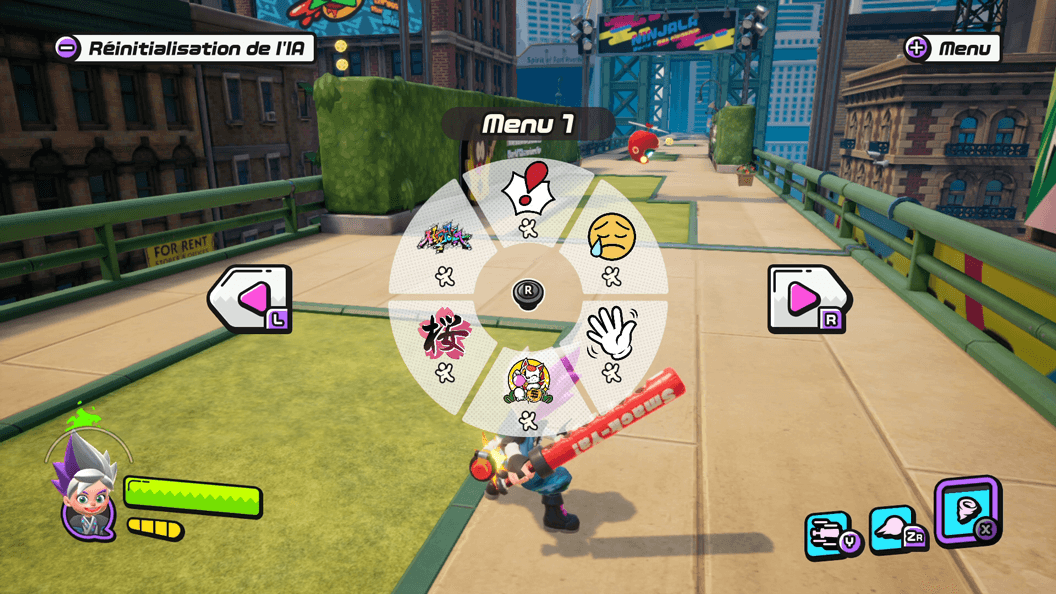This screenshot has width=1056, height=594.
Task: Activate the blue weapon skill icon
Action: coord(829,534)
